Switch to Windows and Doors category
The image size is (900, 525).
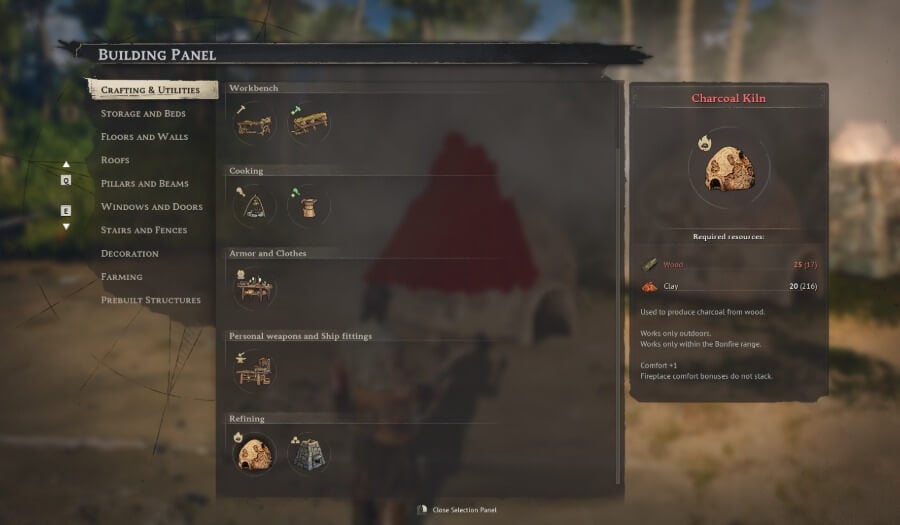[151, 207]
